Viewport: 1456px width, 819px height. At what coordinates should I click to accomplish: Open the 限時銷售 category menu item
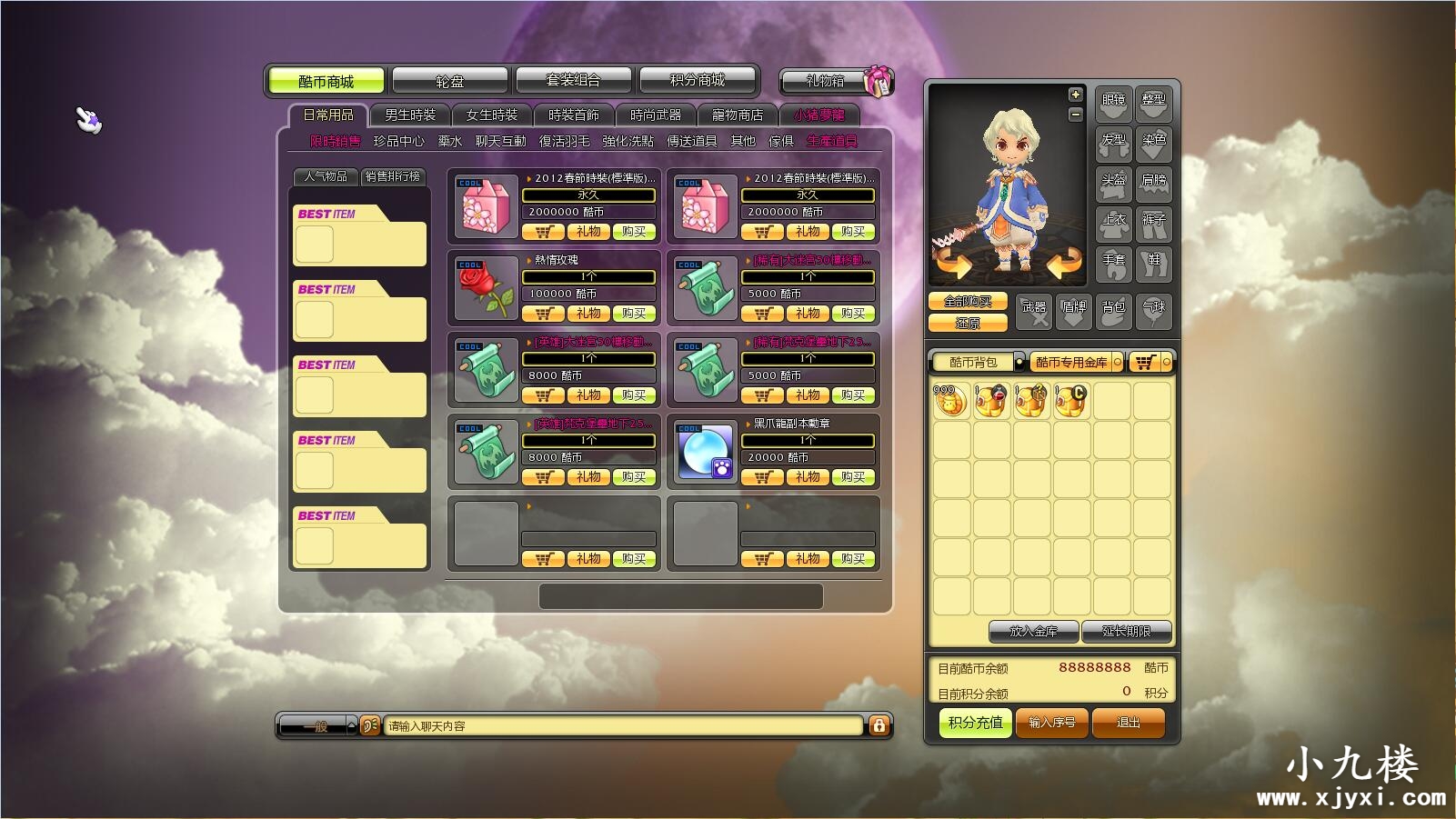(336, 141)
